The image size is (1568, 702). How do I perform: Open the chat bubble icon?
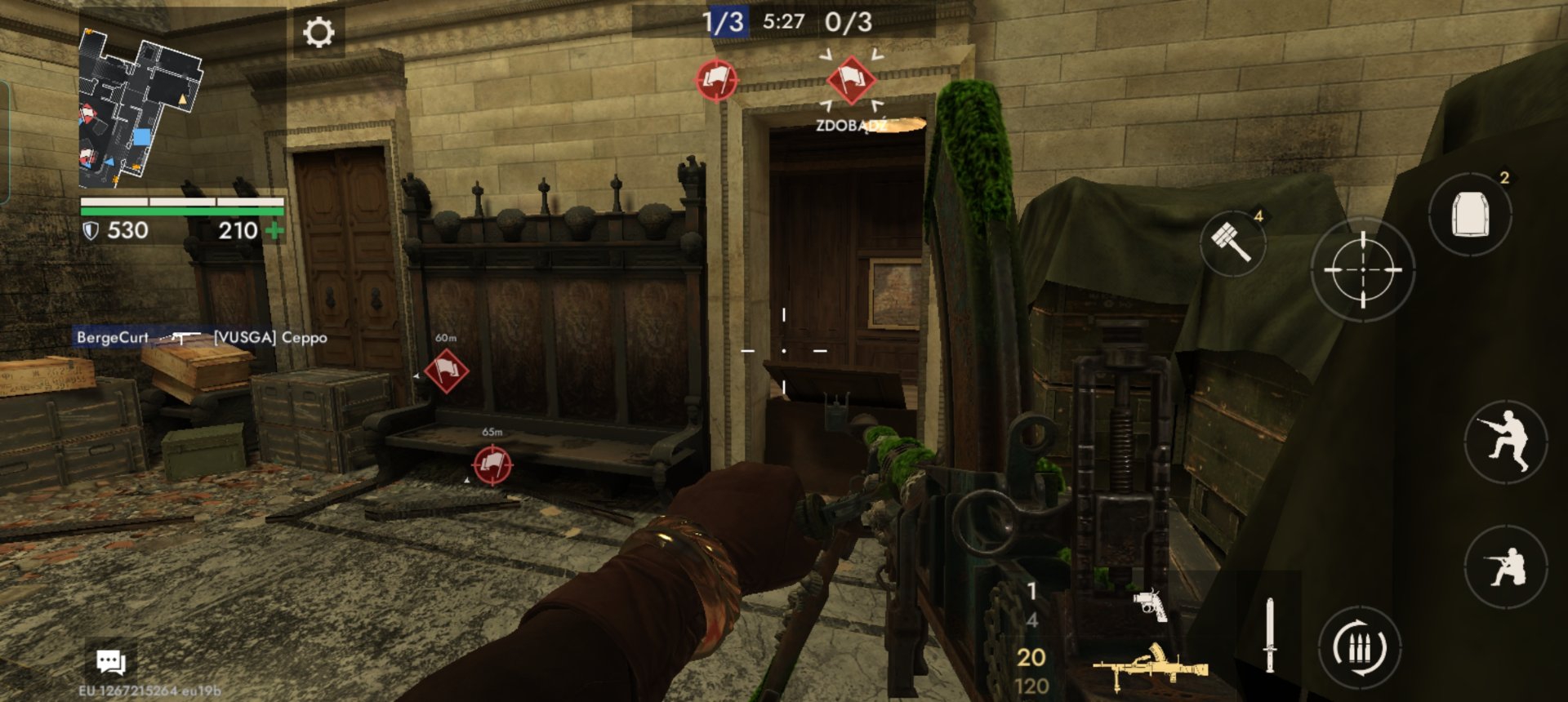click(111, 661)
